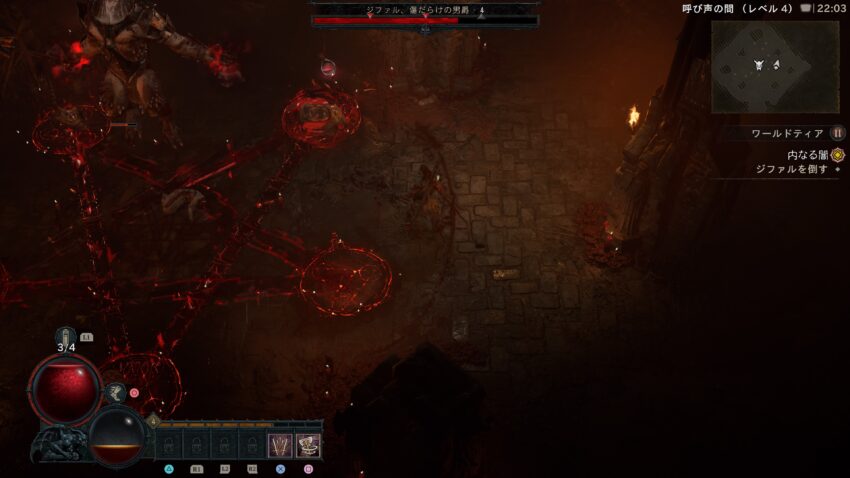Activate the last skill on the hotbar

point(308,445)
